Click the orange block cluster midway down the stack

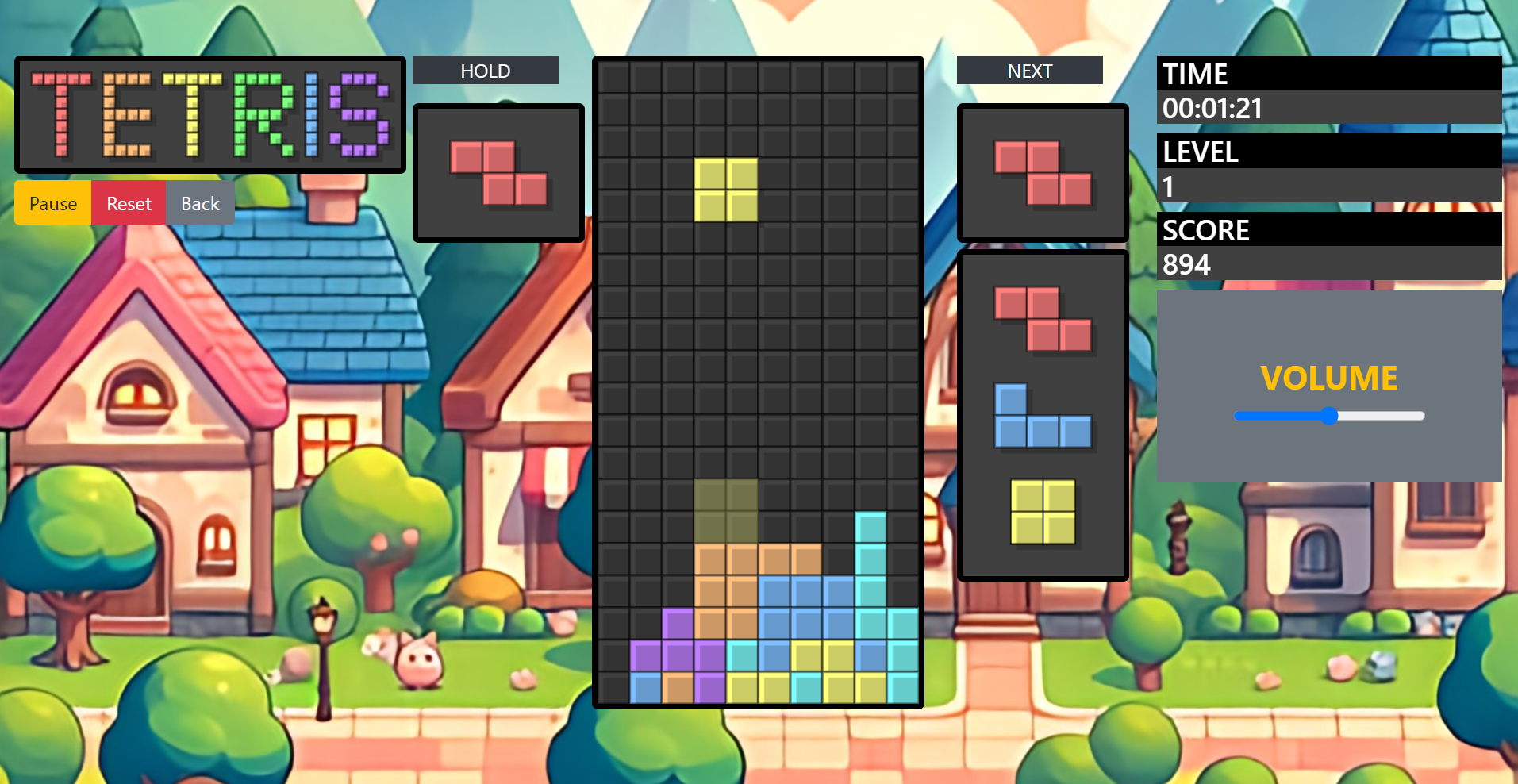click(726, 571)
